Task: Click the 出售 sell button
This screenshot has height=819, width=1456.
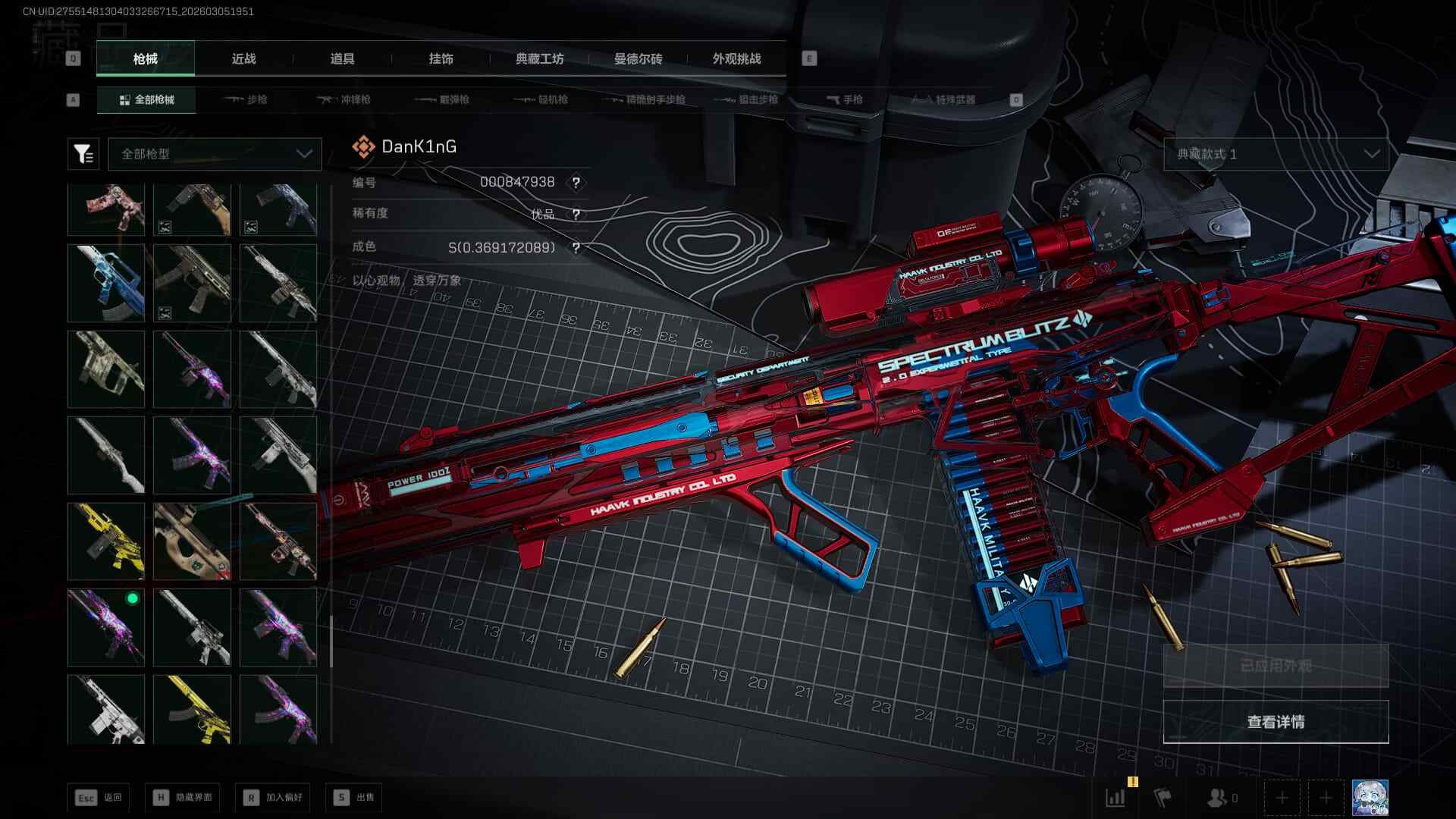Action: pyautogui.click(x=354, y=798)
